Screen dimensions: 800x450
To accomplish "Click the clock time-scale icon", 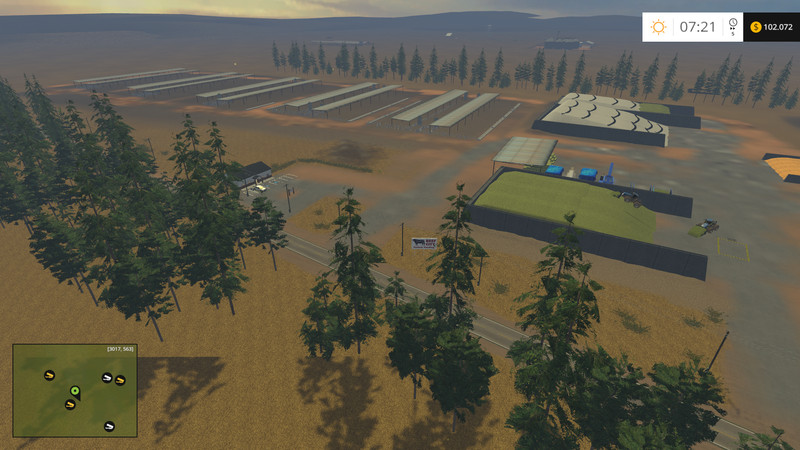I will point(733,24).
